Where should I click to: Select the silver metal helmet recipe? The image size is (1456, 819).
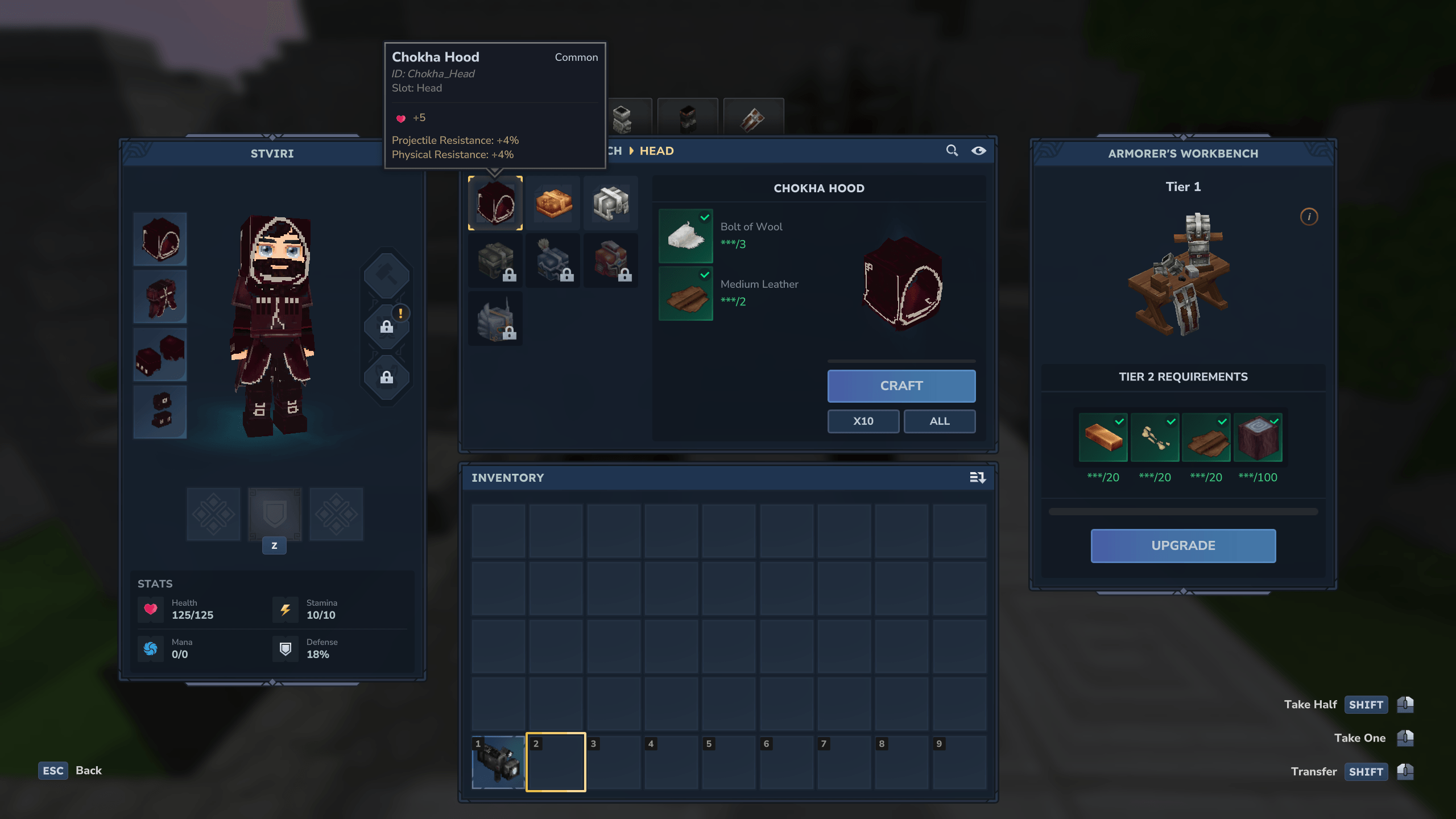(x=610, y=203)
